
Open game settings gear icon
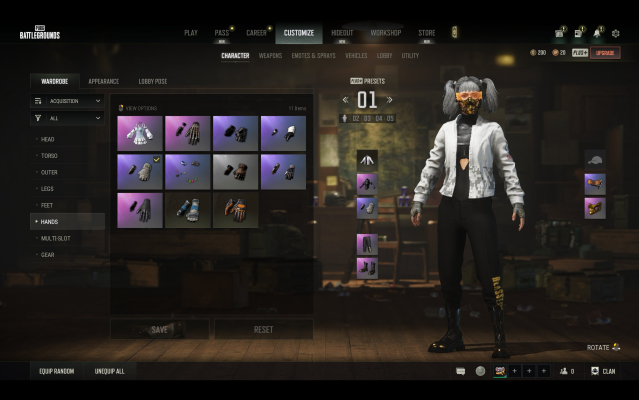click(x=616, y=33)
